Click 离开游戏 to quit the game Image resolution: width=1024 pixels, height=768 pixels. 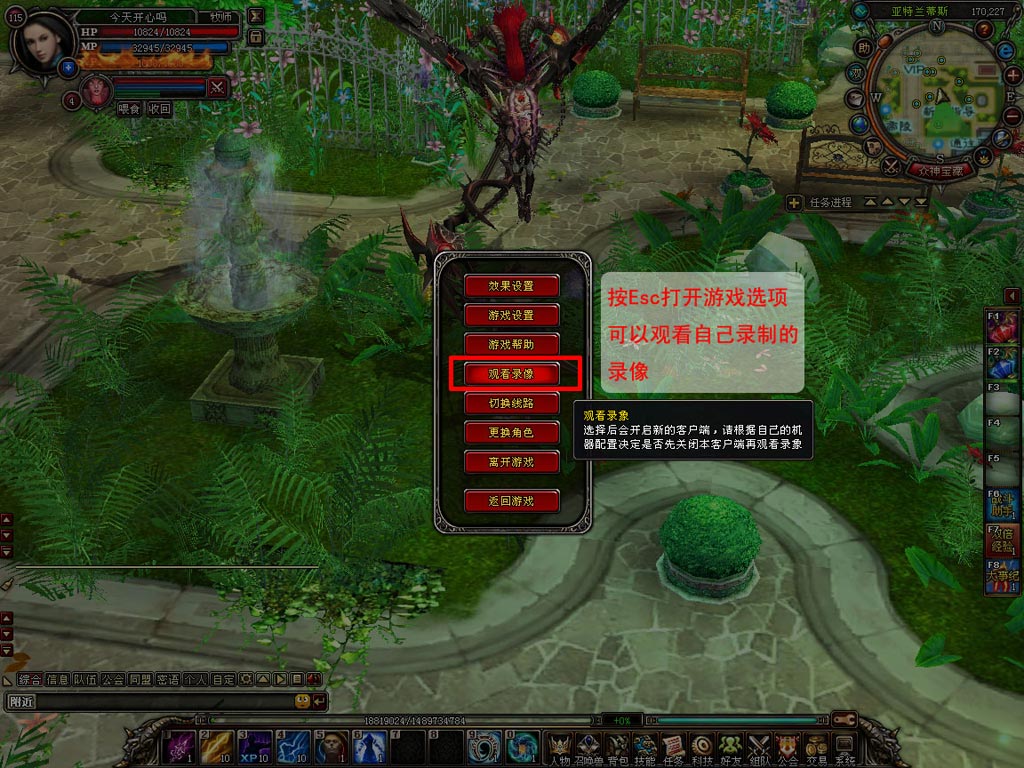click(511, 462)
